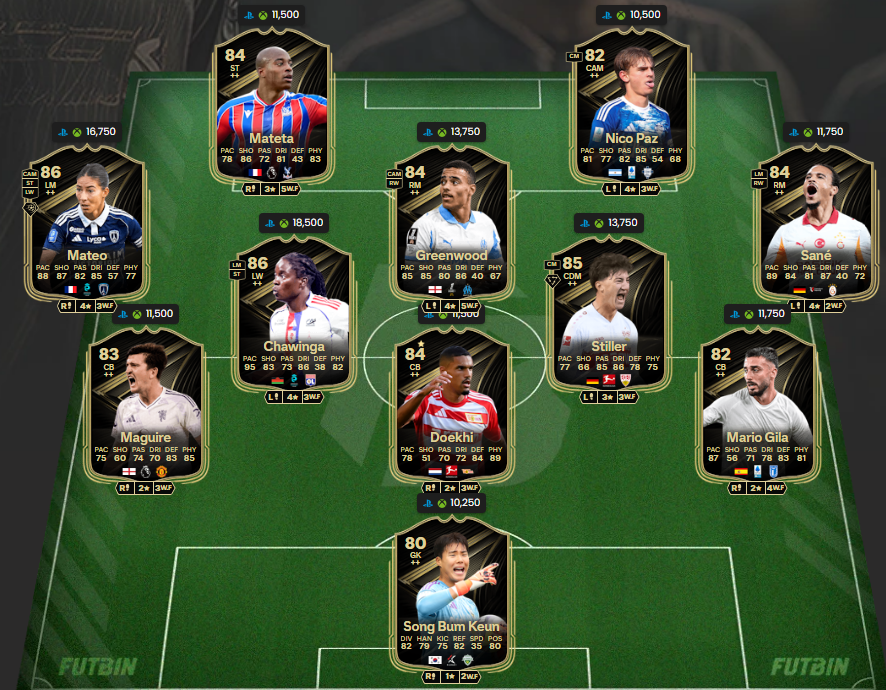Click the 10,250 price tag above the goalkeeper
This screenshot has width=886, height=690.
[453, 503]
